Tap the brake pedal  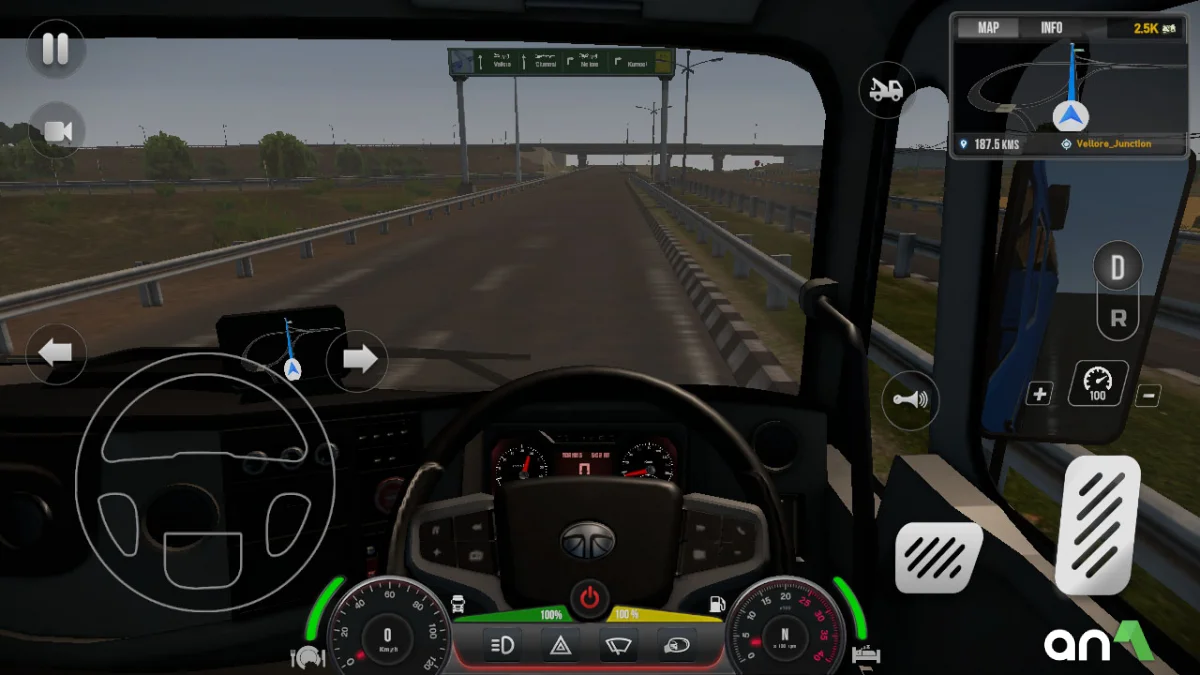click(938, 558)
